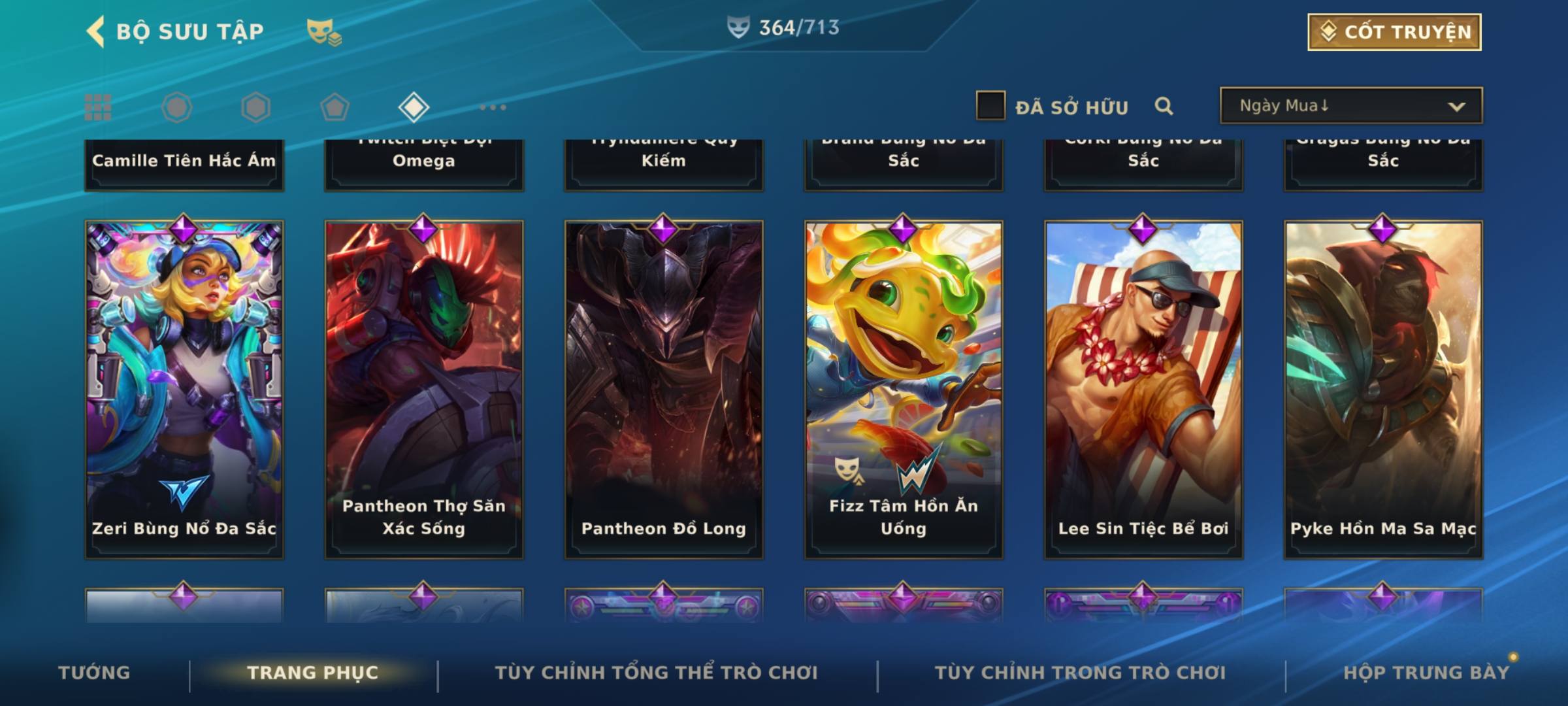Open the skin search magnifier
Viewport: 1568px width, 706px height.
(1164, 106)
